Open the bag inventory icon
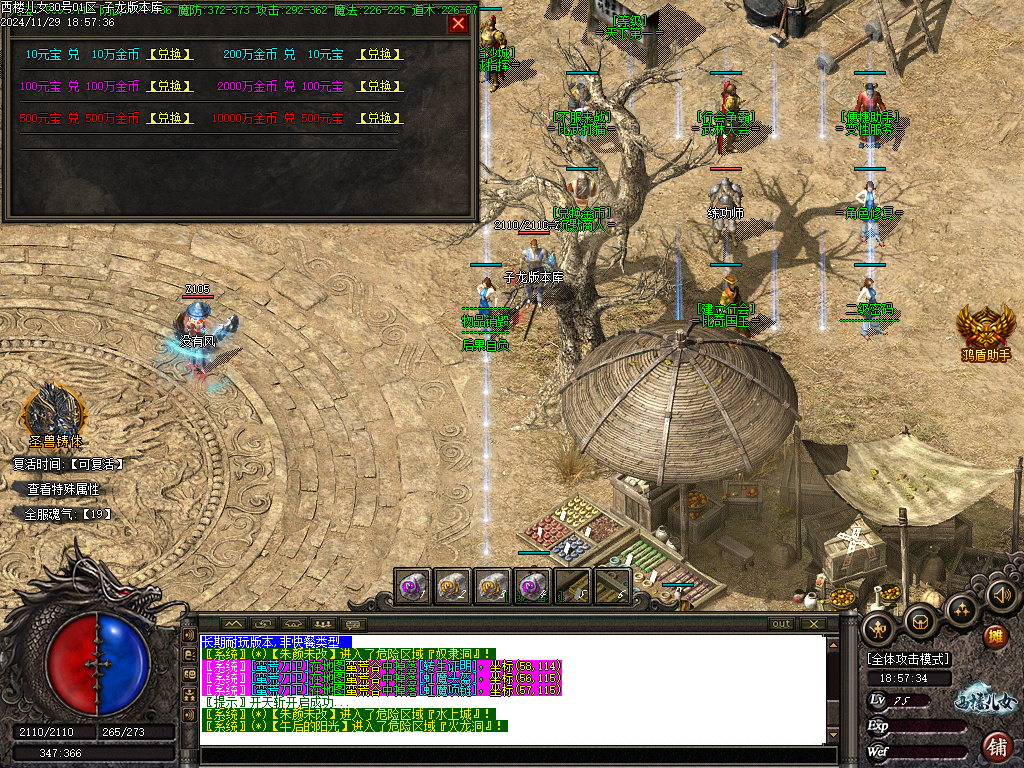 click(x=921, y=622)
